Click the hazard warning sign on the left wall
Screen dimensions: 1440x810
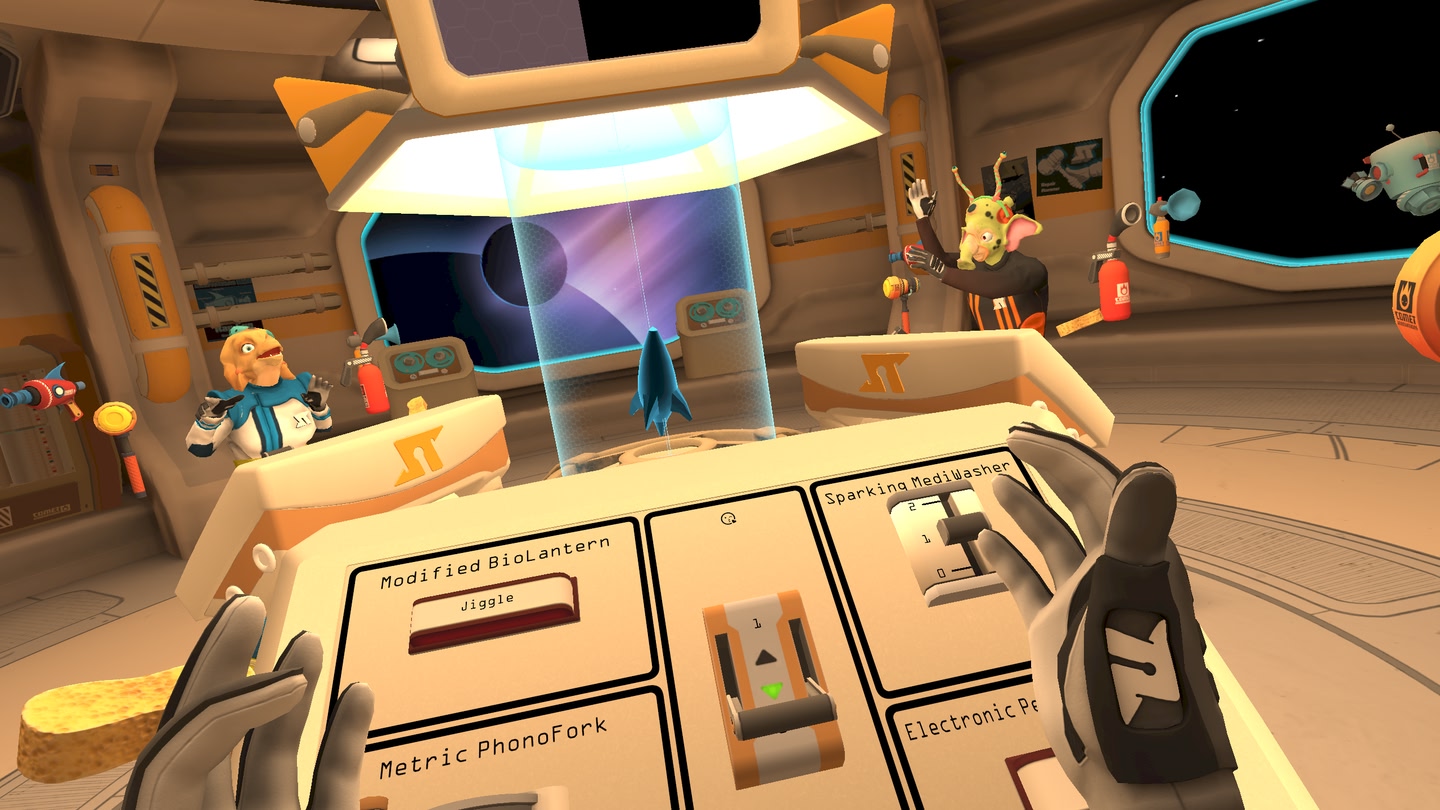pyautogui.click(x=150, y=290)
